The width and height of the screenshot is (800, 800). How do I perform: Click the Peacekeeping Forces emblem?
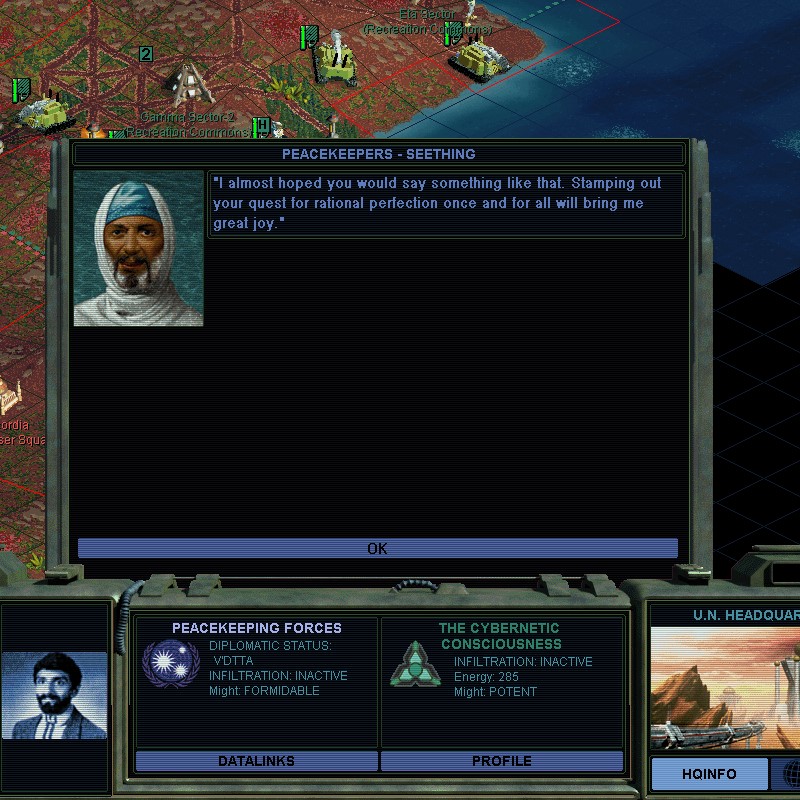tap(172, 664)
